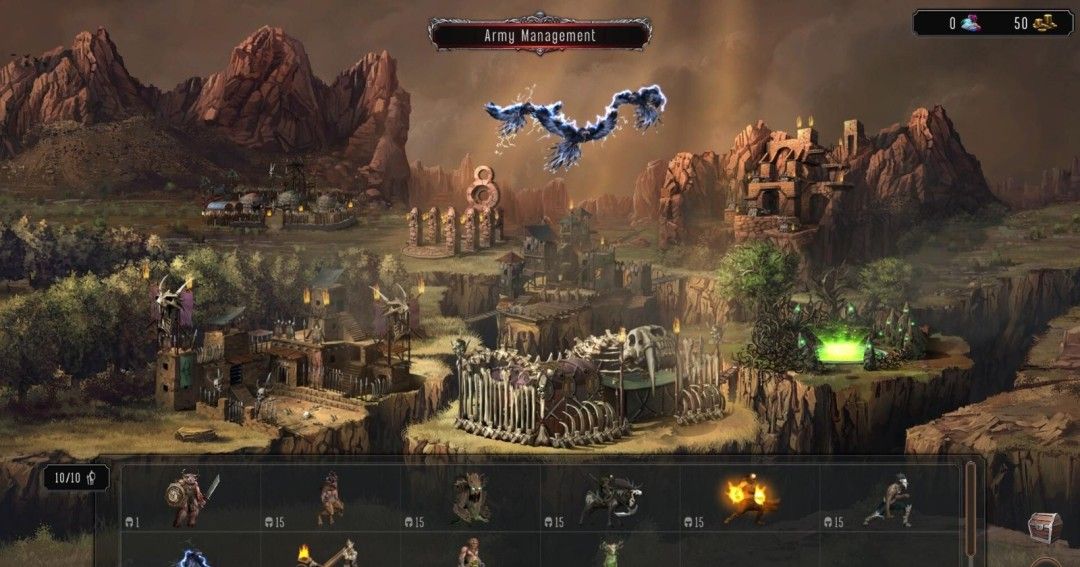This screenshot has width=1080, height=567.
Task: Choose the small satyr unit slot
Action: (330, 499)
